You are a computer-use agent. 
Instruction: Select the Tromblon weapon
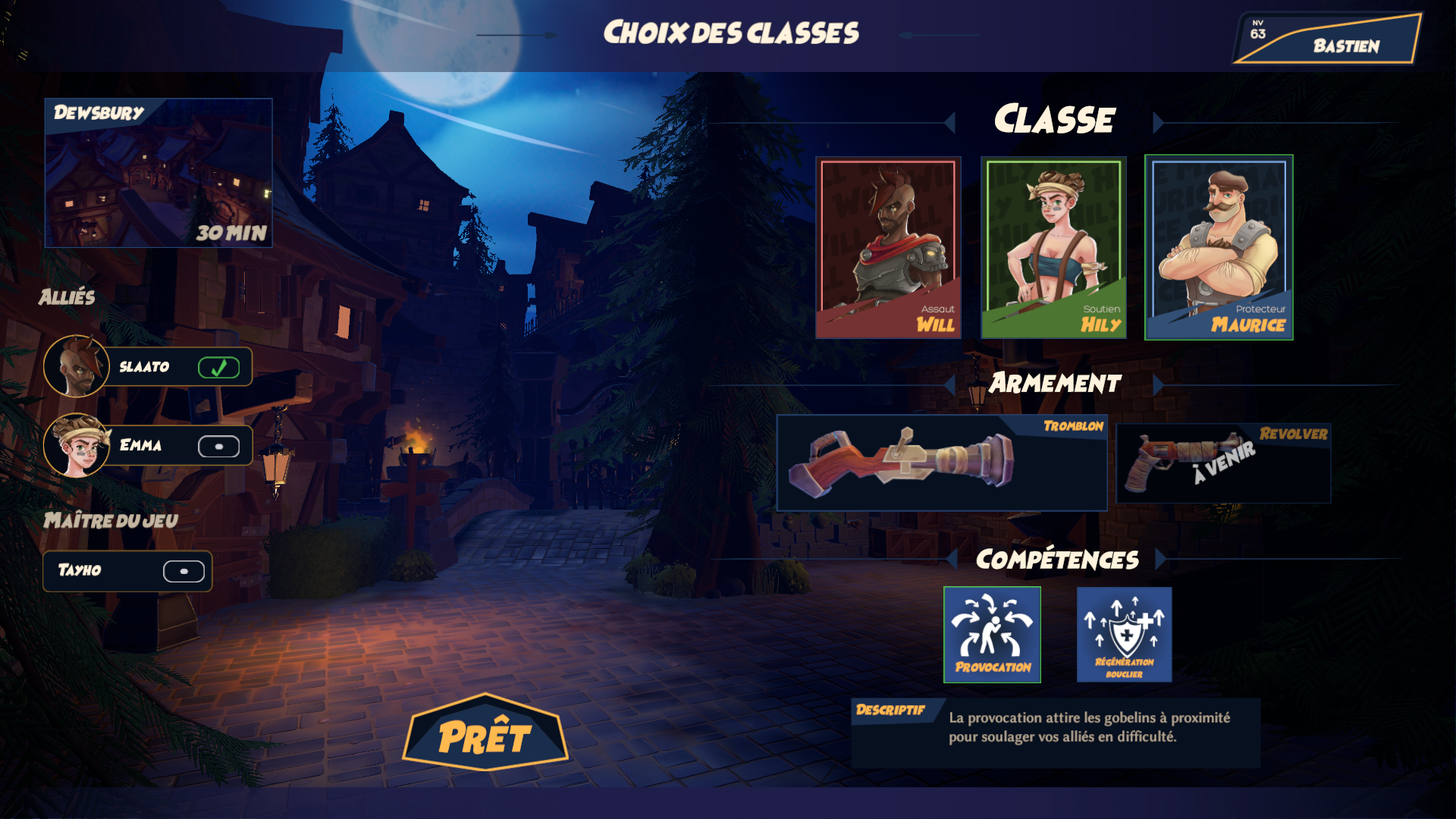click(941, 463)
